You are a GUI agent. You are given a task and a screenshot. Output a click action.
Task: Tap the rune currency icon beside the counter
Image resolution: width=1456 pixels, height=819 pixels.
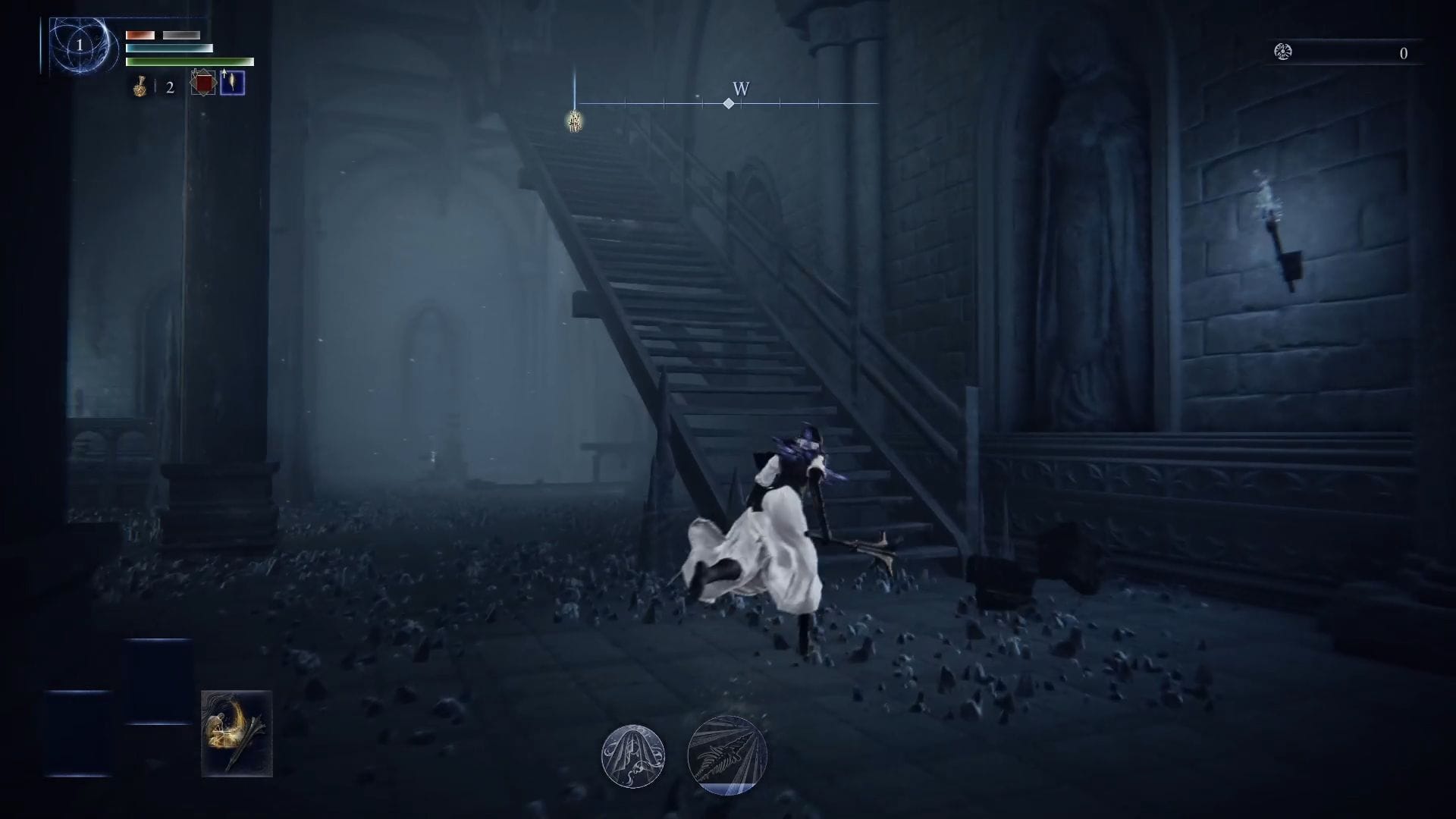pyautogui.click(x=1283, y=52)
